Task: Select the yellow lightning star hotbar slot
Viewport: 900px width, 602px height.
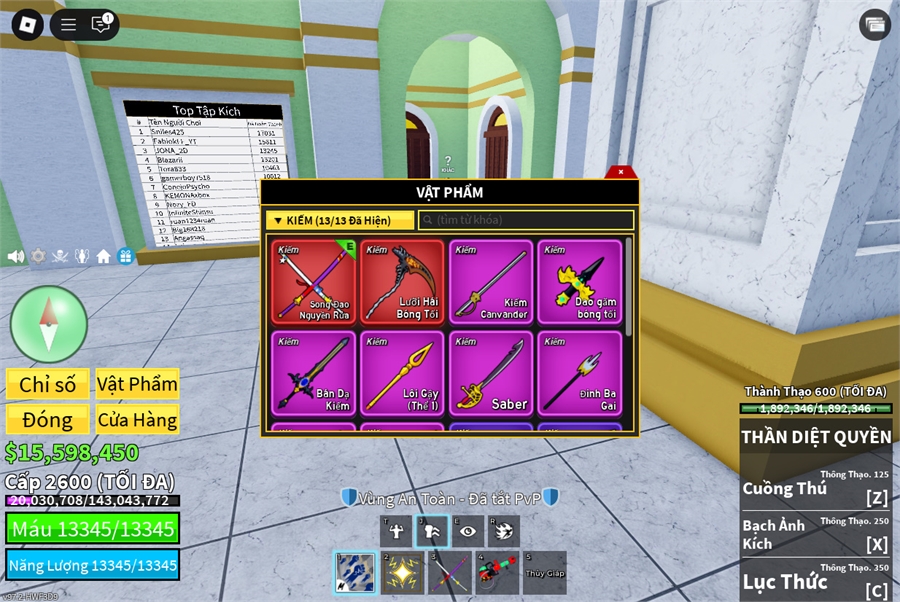Action: (x=402, y=573)
